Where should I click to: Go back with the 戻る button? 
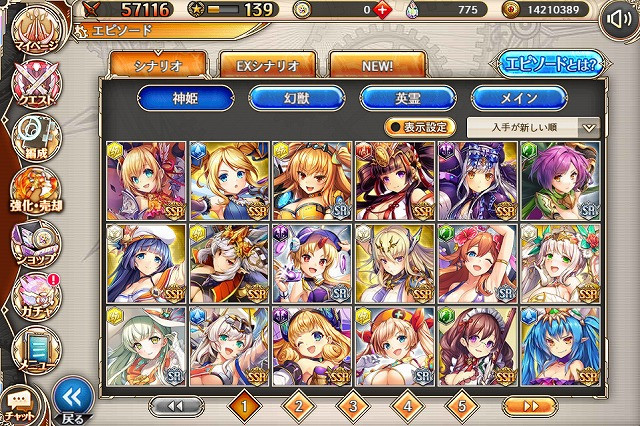click(71, 400)
